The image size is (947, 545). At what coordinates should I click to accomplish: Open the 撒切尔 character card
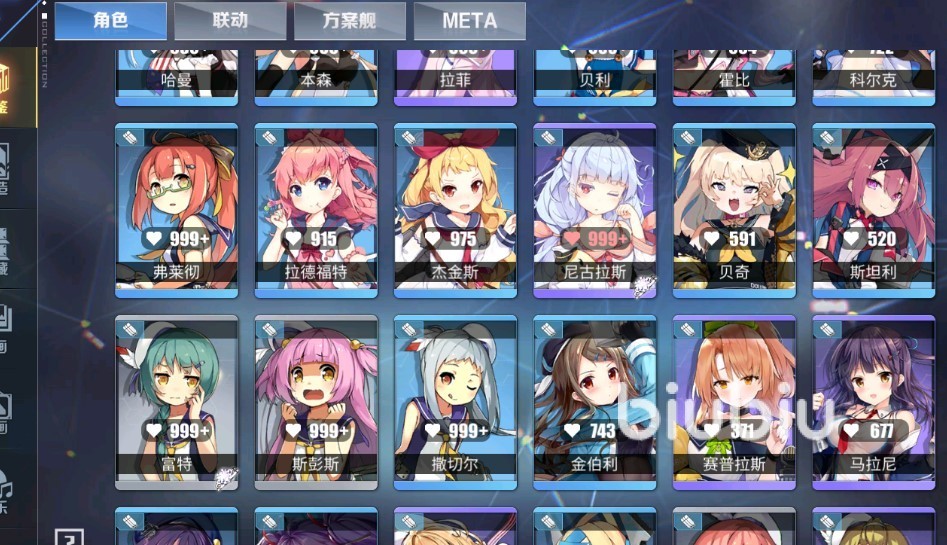click(x=455, y=400)
